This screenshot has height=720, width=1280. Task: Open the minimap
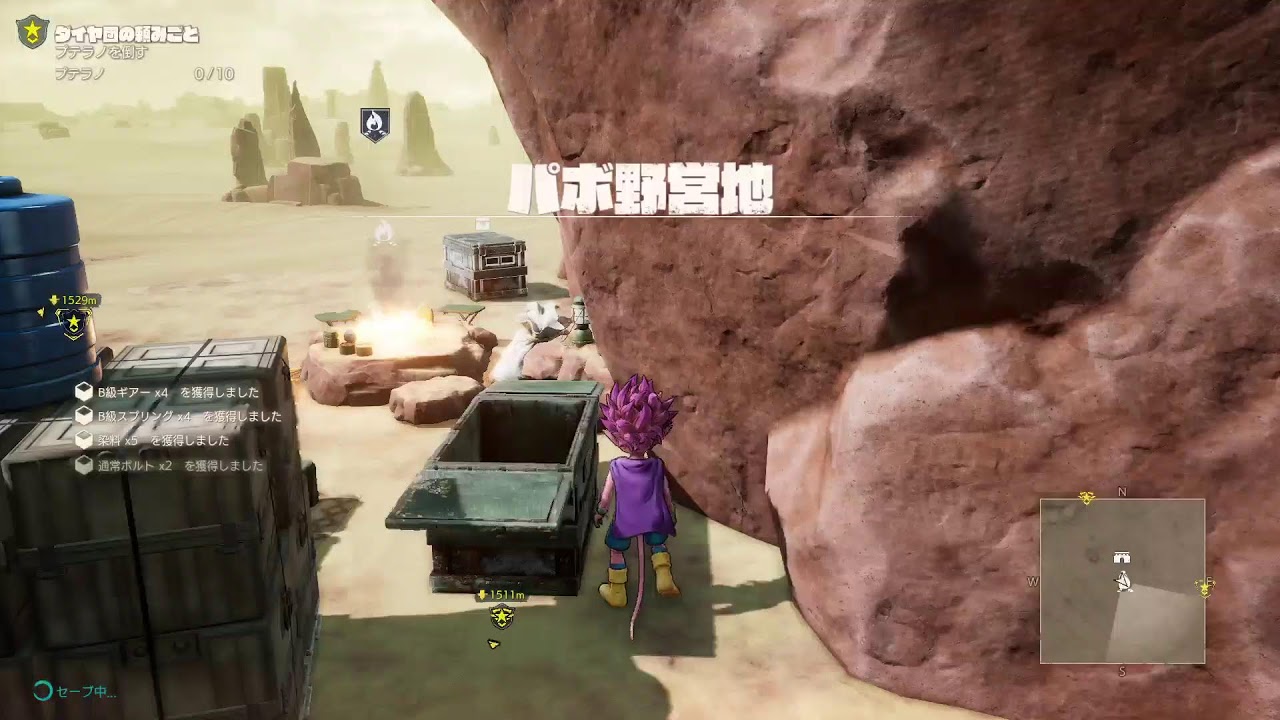point(1122,581)
